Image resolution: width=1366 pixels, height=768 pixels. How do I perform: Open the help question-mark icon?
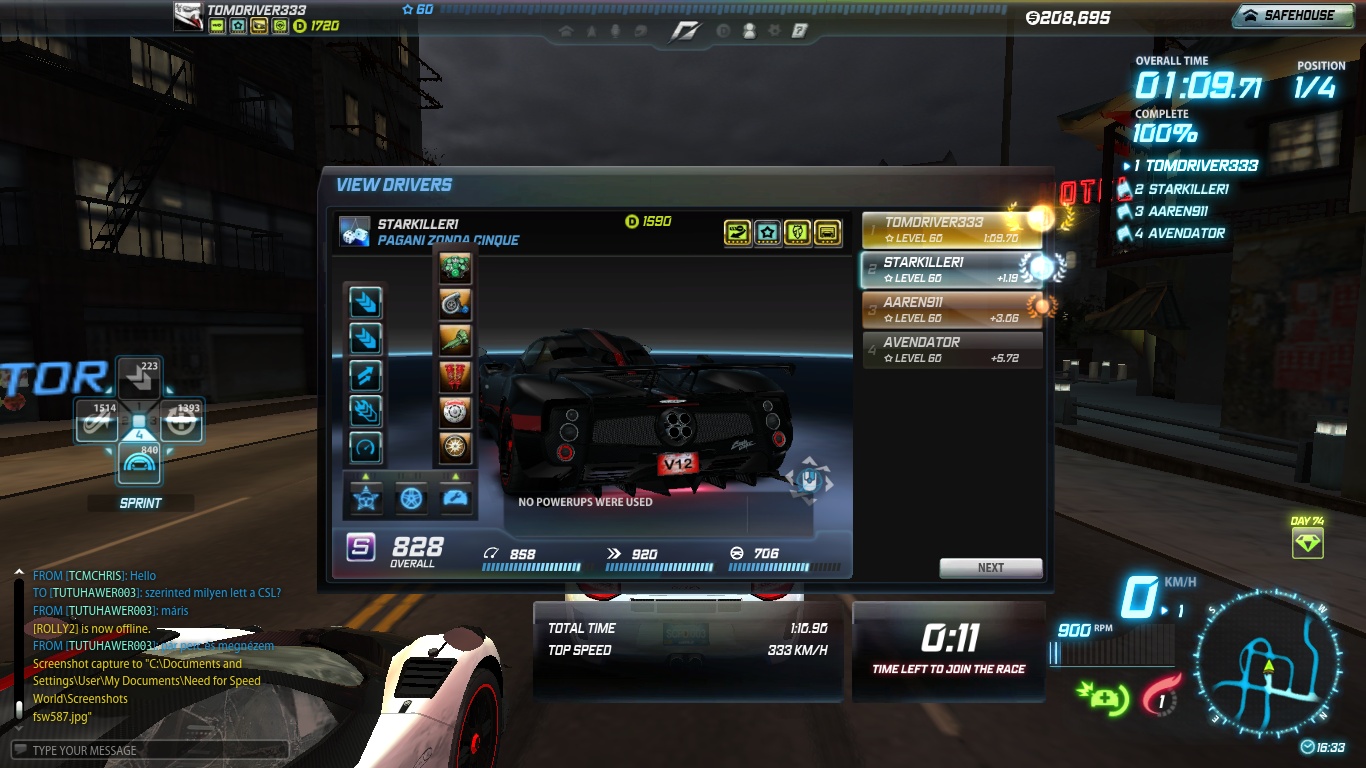click(x=799, y=31)
